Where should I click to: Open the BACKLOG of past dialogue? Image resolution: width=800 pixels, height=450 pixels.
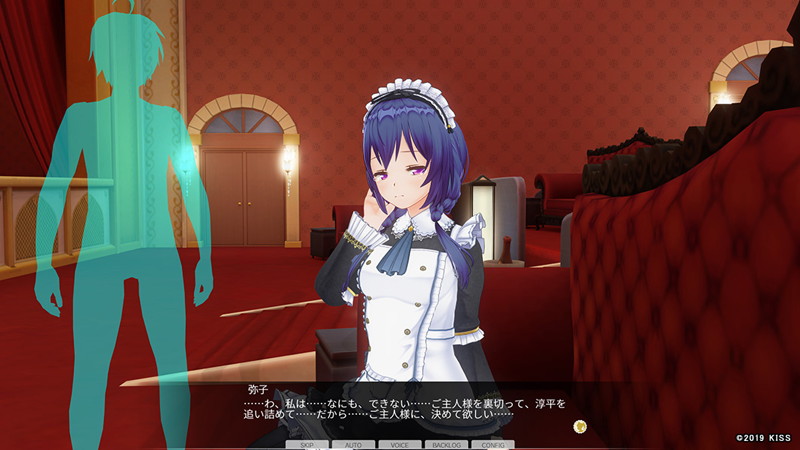[x=446, y=444]
